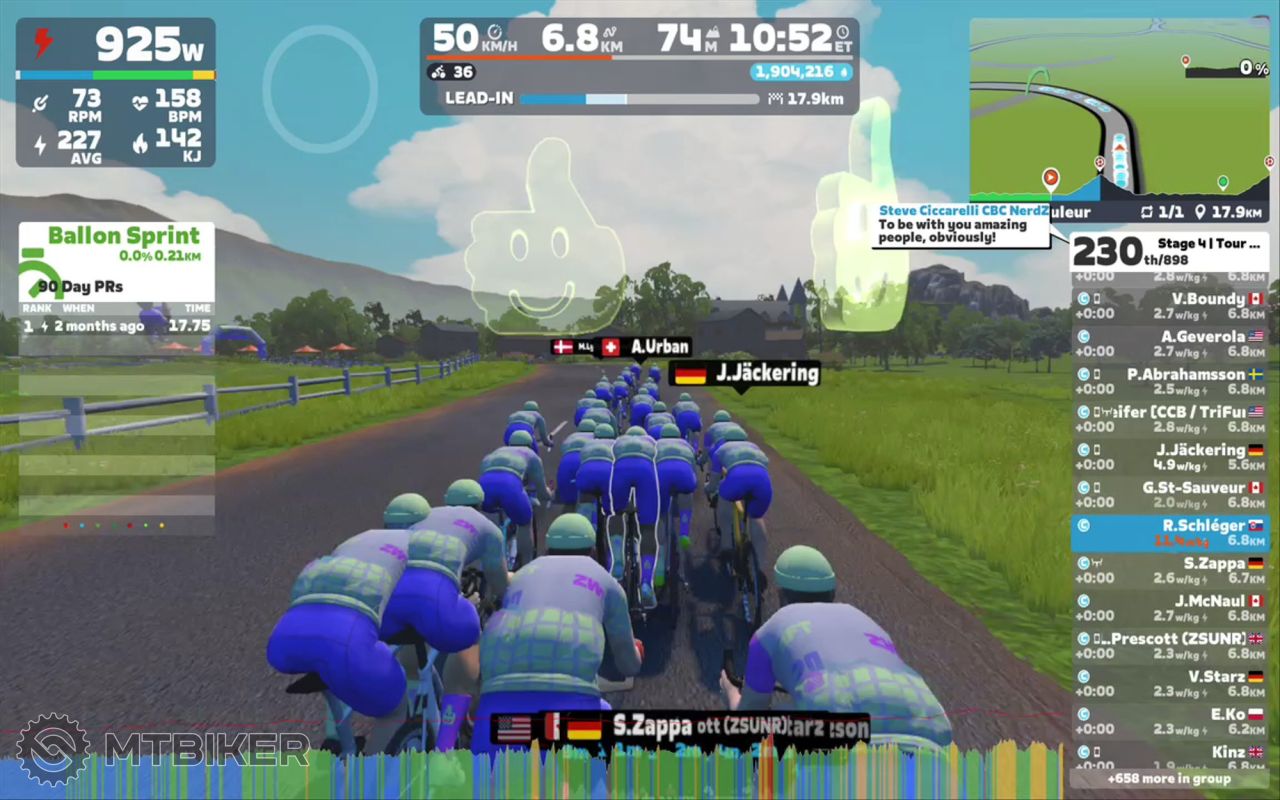Click E.Ko's row in the rider list
1280x800 pixels.
tap(1169, 722)
